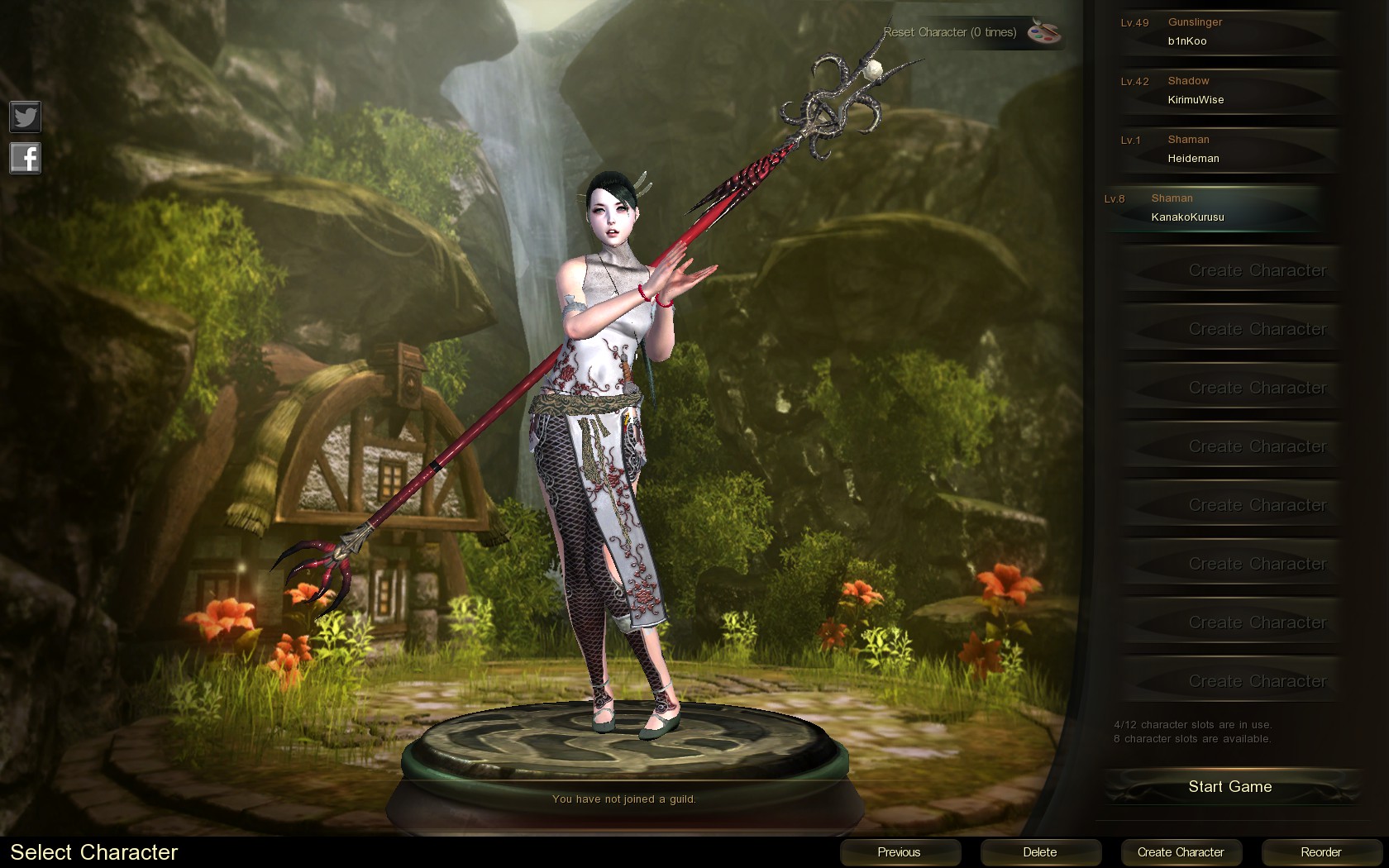Open the Facebook link icon
This screenshot has width=1389, height=868.
[x=25, y=158]
